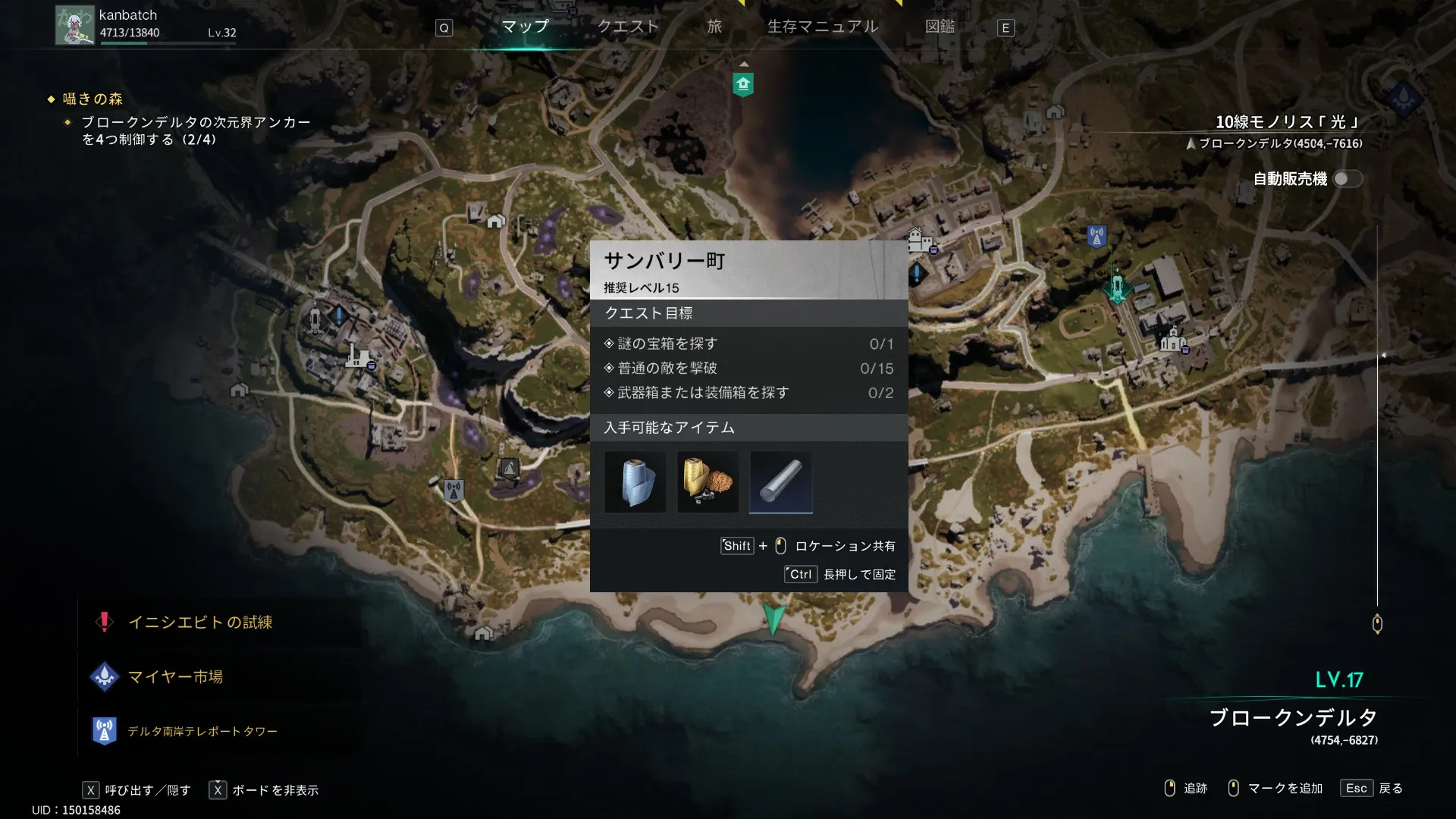Select the water drop marker in the corner

click(x=1403, y=98)
